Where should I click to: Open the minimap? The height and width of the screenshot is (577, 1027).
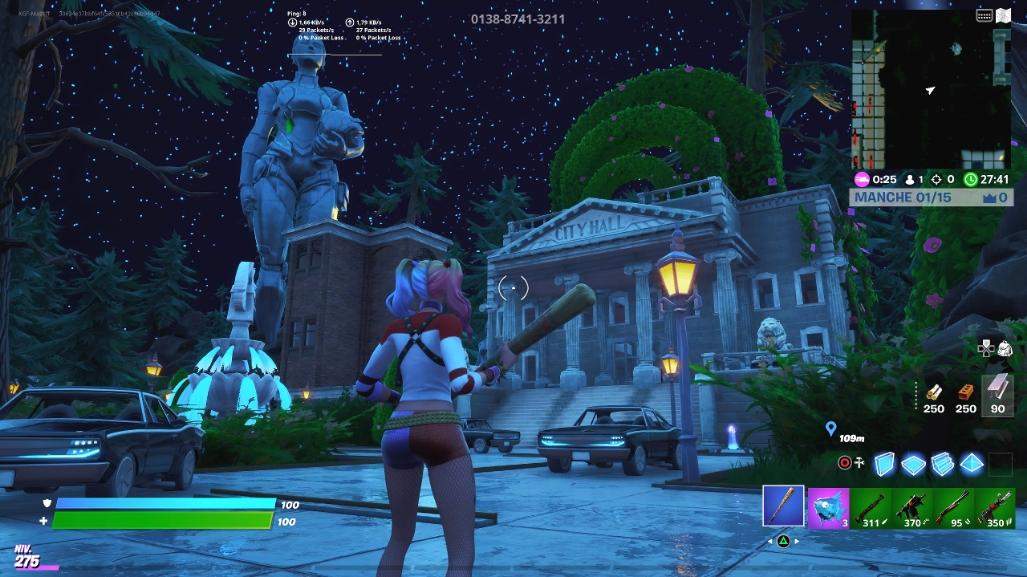[931, 90]
